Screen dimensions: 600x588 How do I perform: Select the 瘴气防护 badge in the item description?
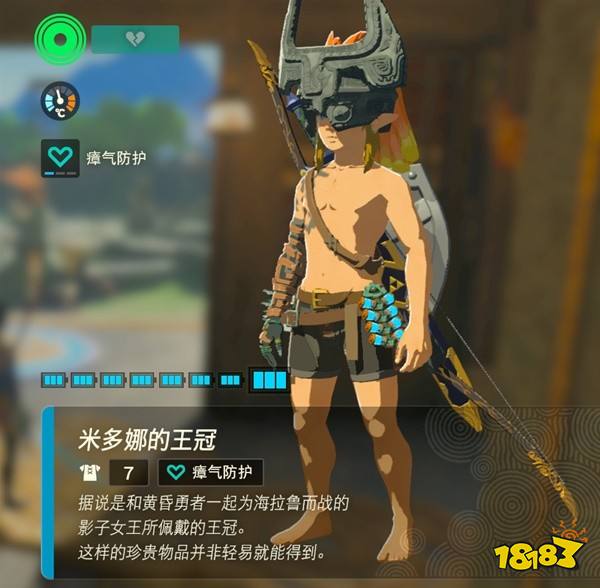pyautogui.click(x=210, y=473)
